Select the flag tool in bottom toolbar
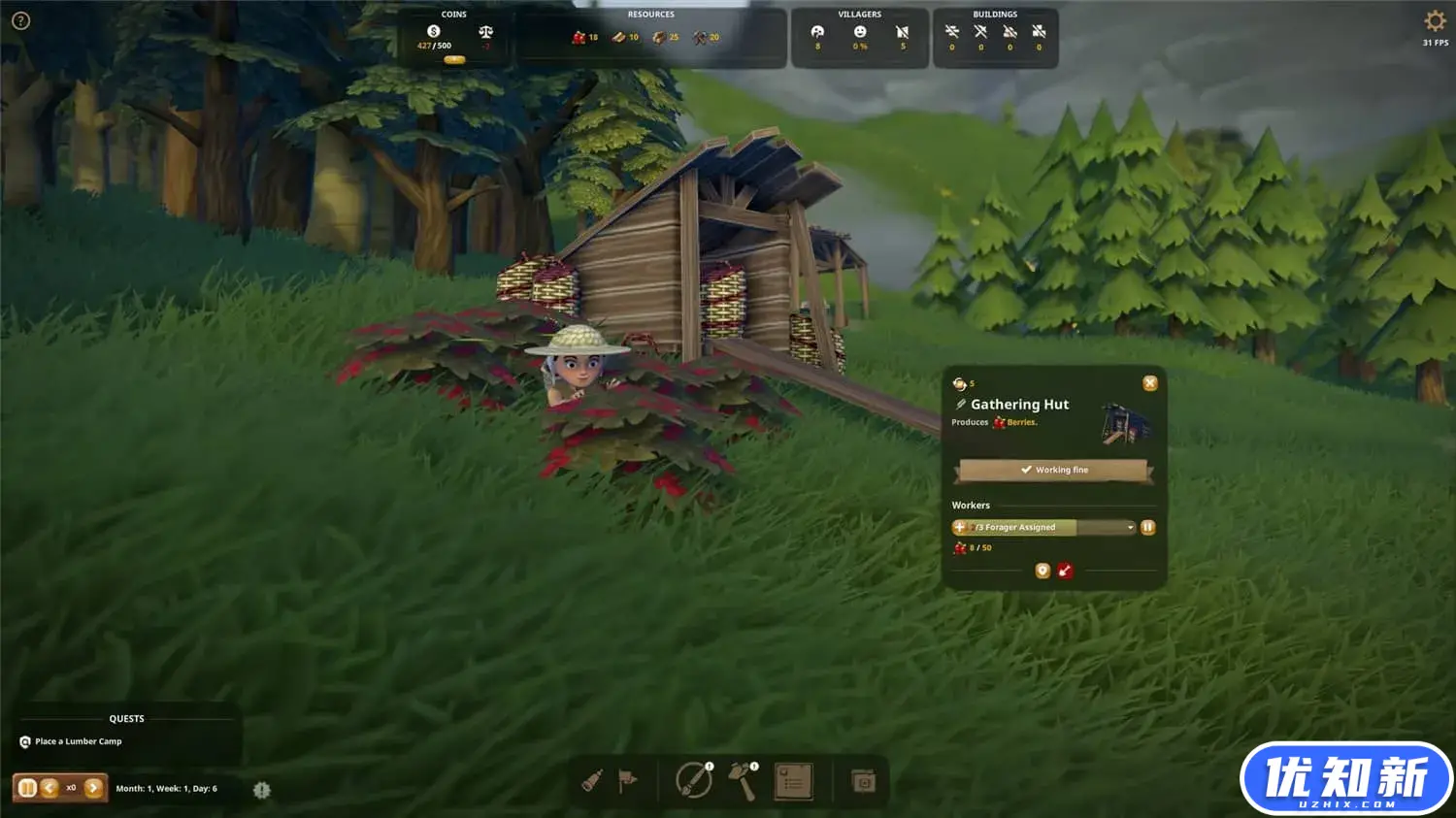Viewport: 1456px width, 818px height. click(628, 780)
